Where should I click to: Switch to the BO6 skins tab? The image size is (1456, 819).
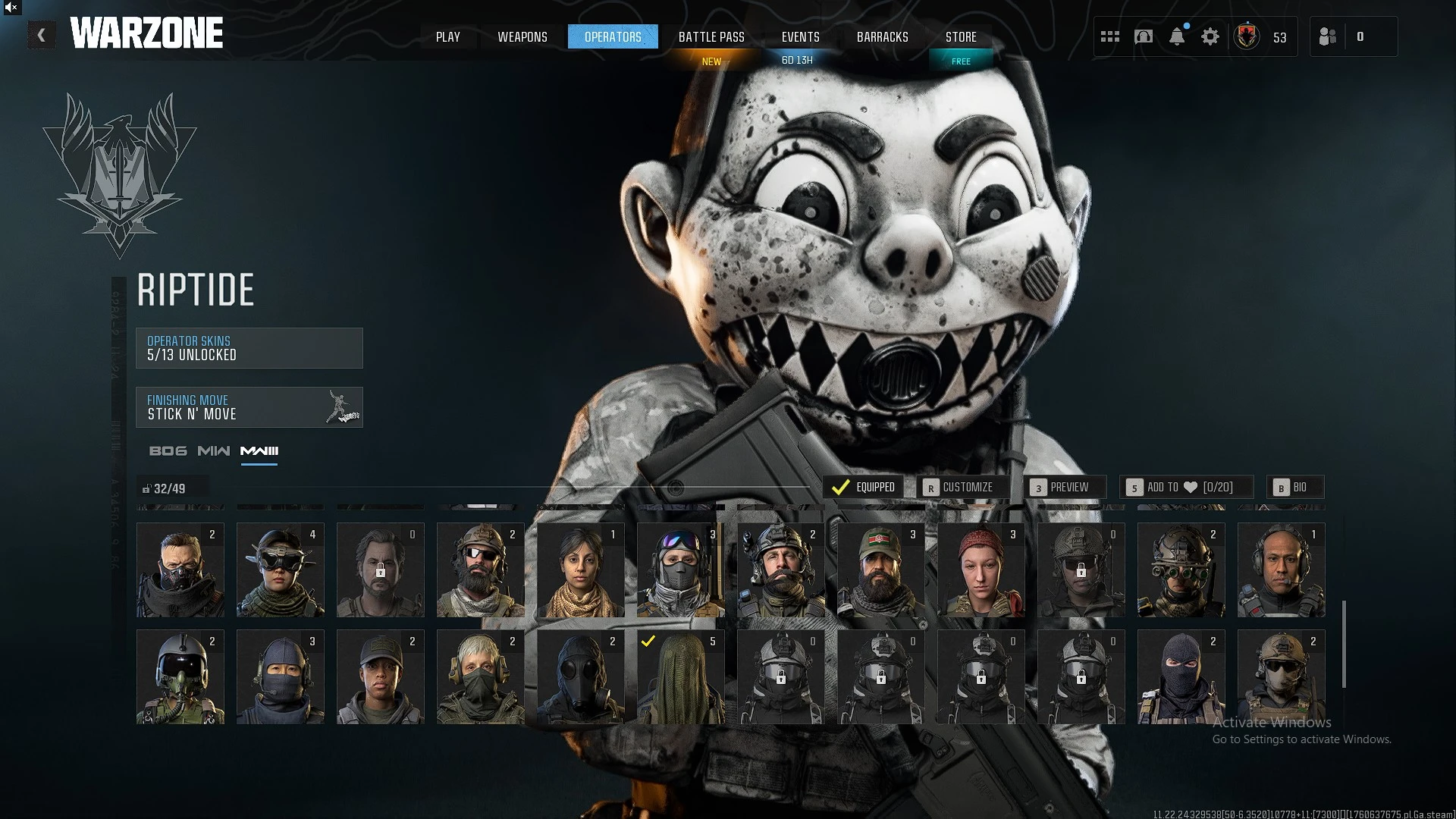pyautogui.click(x=168, y=450)
